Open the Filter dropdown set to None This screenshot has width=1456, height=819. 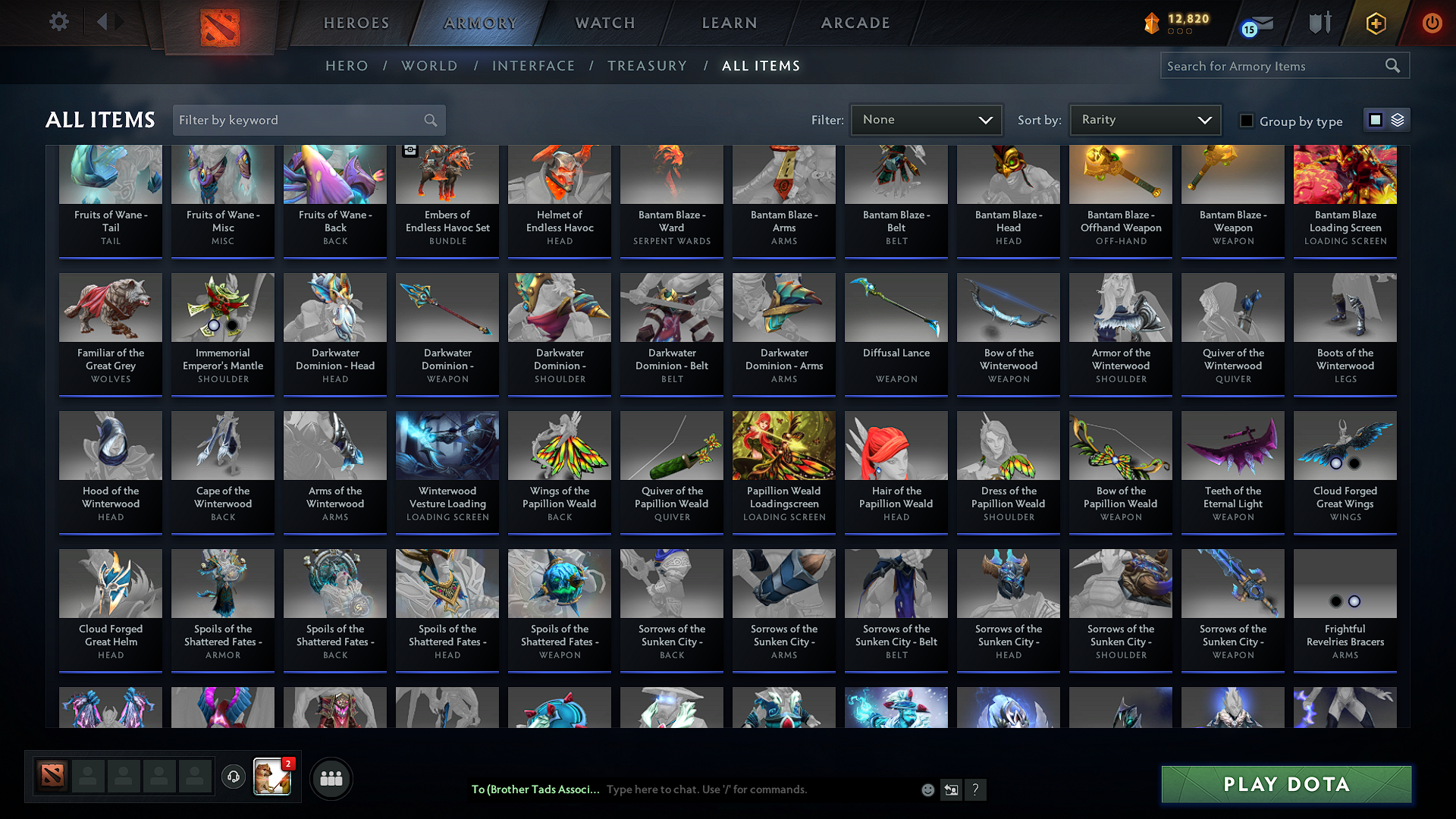pyautogui.click(x=926, y=119)
